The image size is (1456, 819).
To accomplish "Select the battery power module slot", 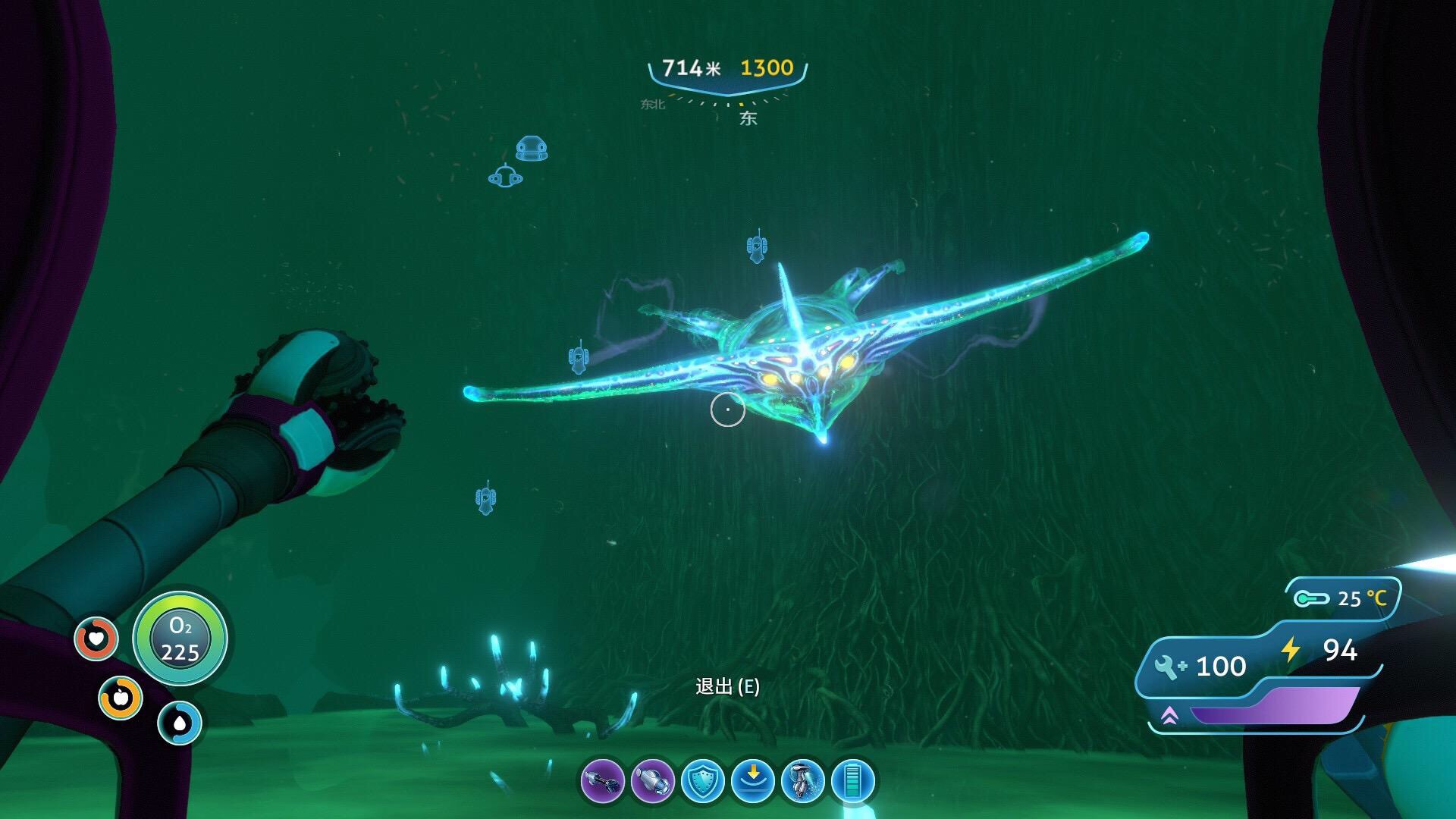I will coord(853,781).
